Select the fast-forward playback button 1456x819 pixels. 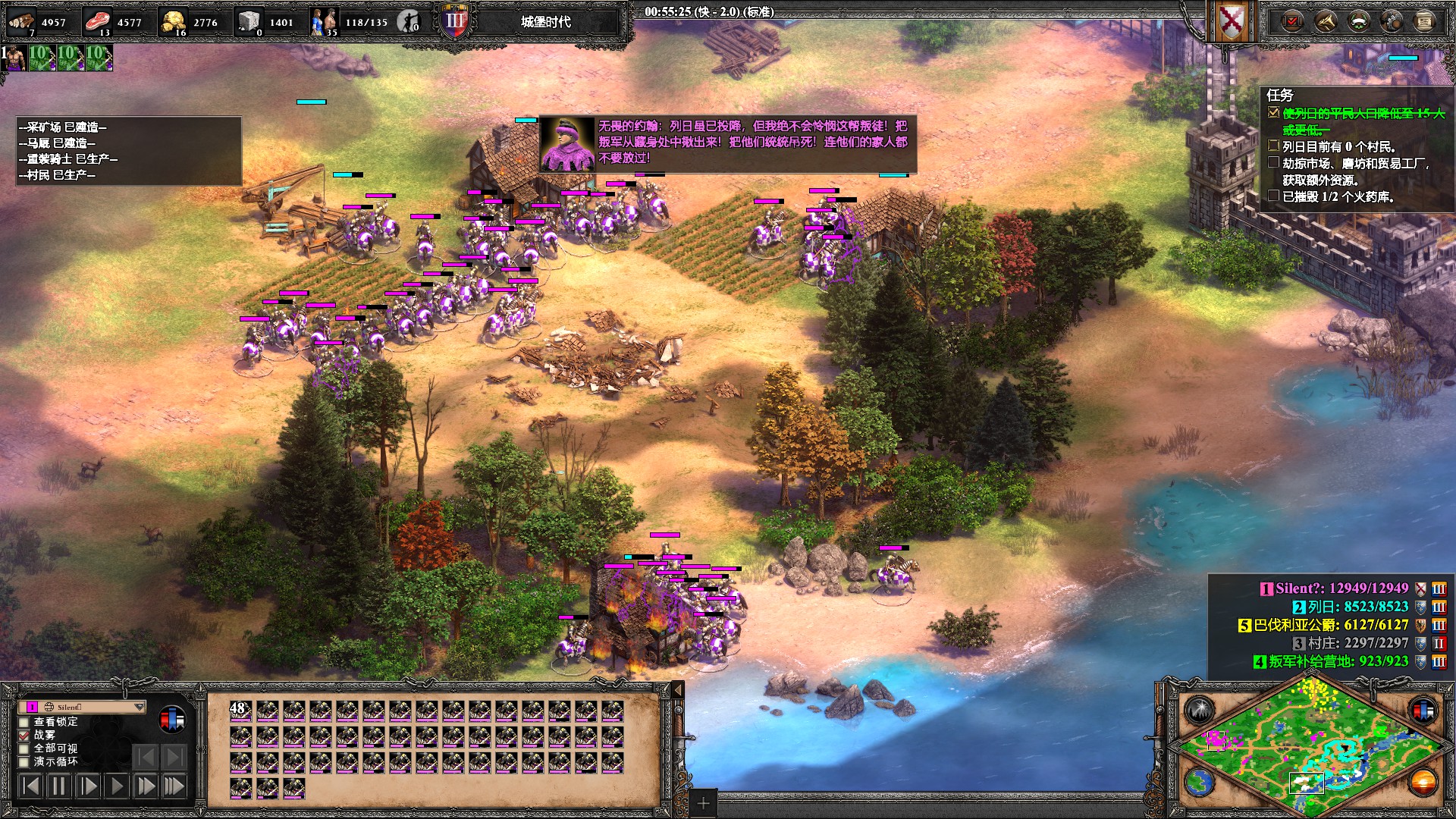click(x=145, y=786)
